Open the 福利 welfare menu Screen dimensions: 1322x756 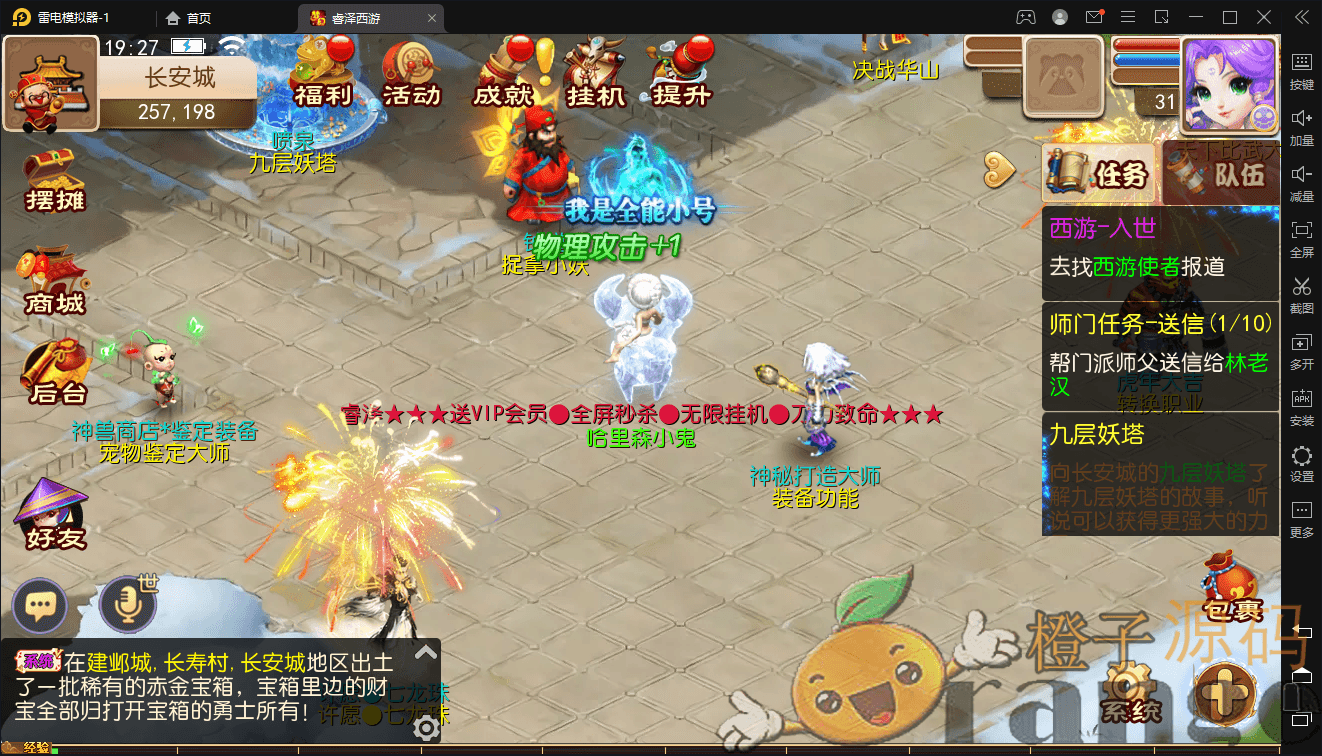tap(322, 74)
